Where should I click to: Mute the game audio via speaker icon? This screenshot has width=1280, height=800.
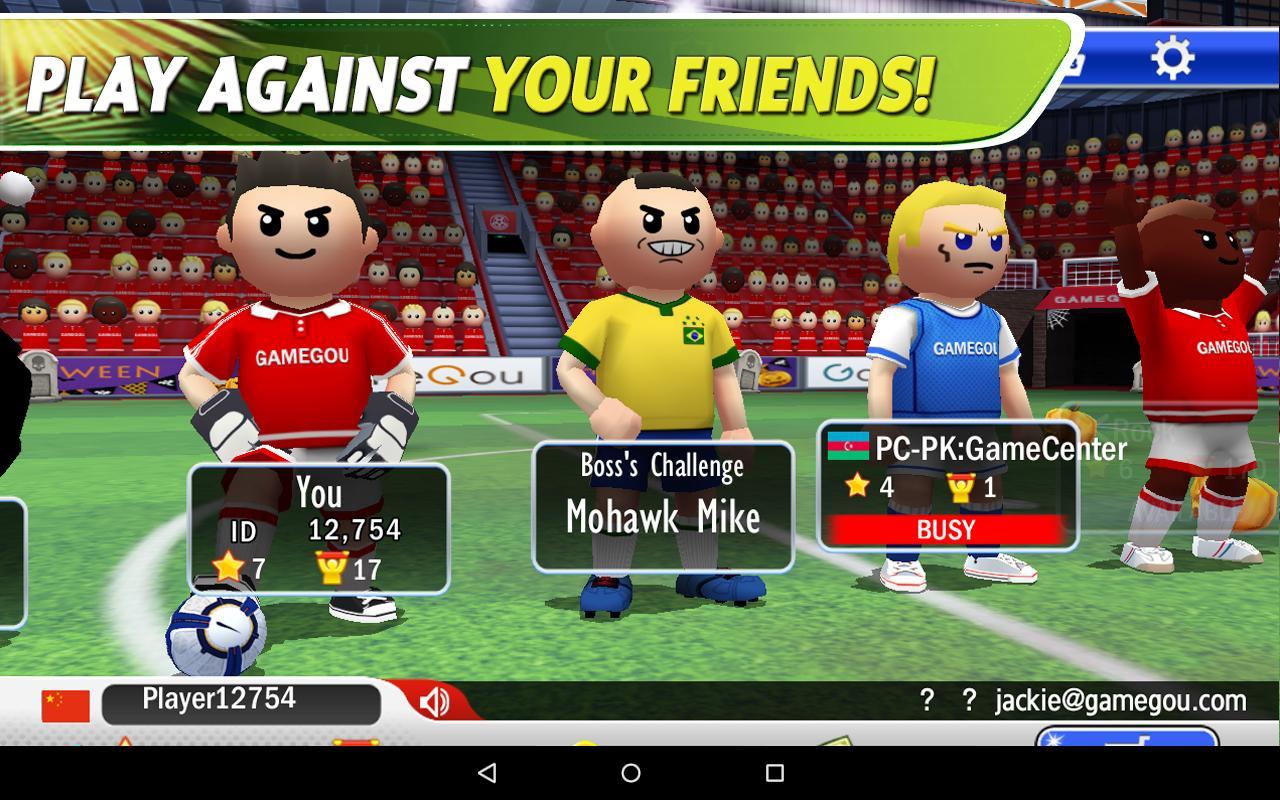pyautogui.click(x=434, y=700)
